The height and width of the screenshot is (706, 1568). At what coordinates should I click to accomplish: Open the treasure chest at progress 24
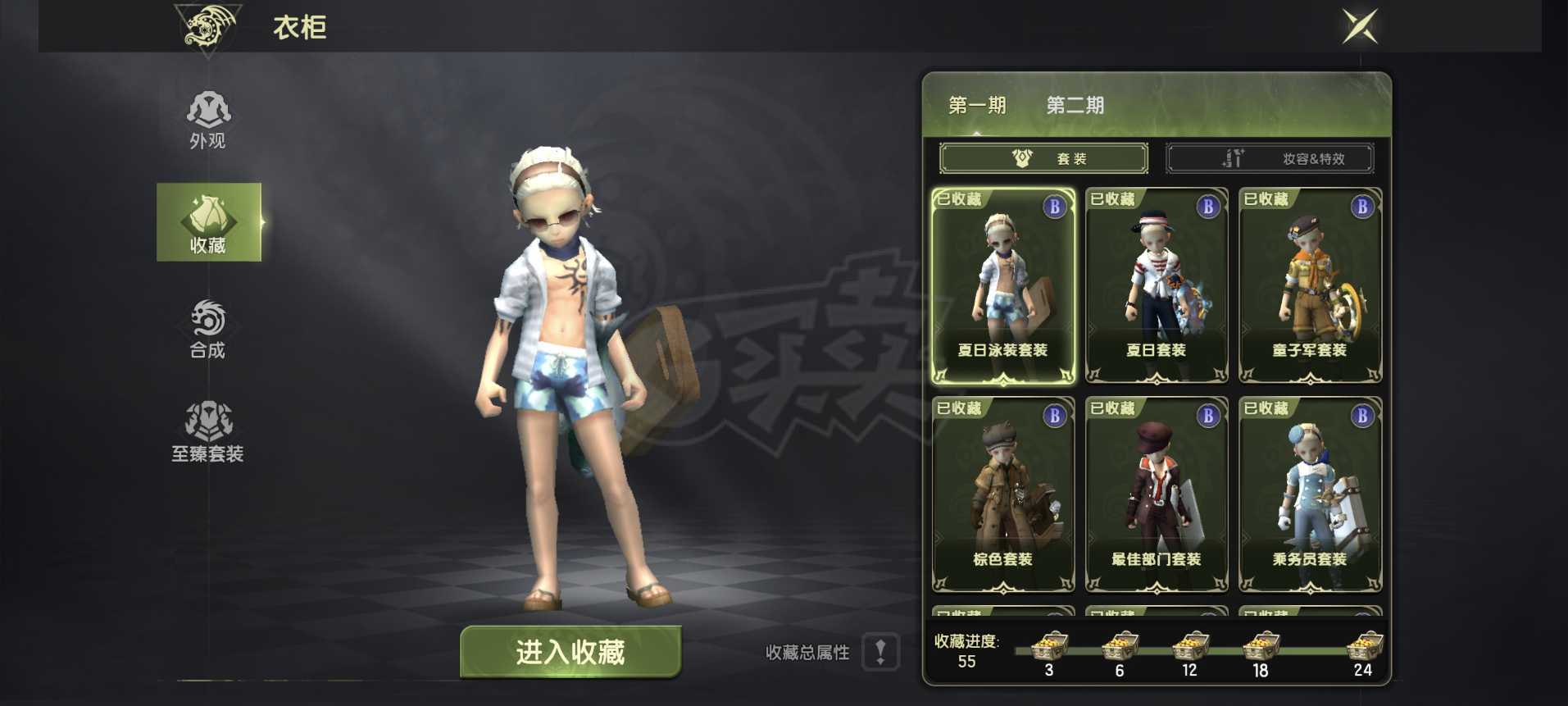1364,646
